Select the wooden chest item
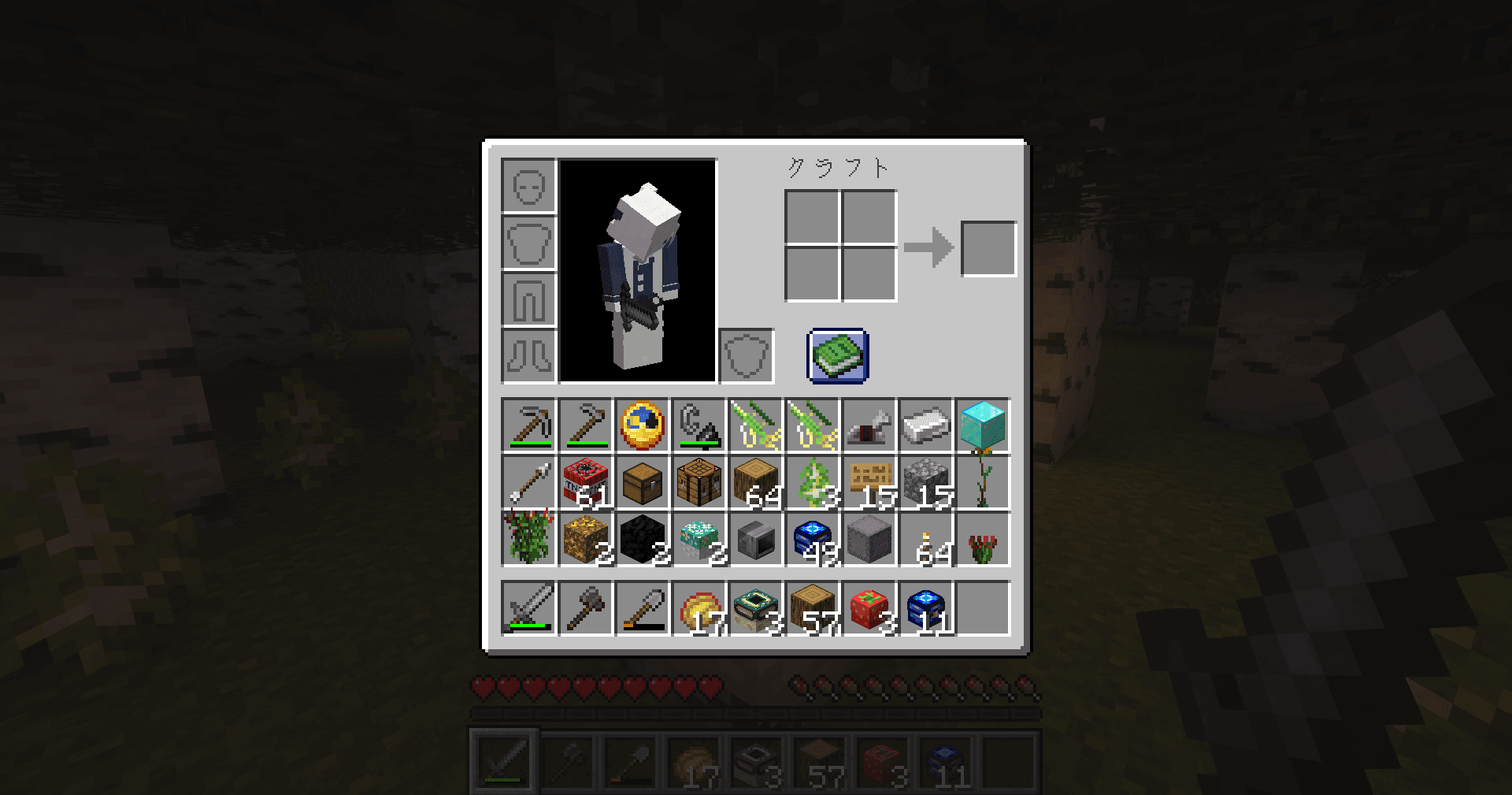The height and width of the screenshot is (795, 1512). point(642,482)
